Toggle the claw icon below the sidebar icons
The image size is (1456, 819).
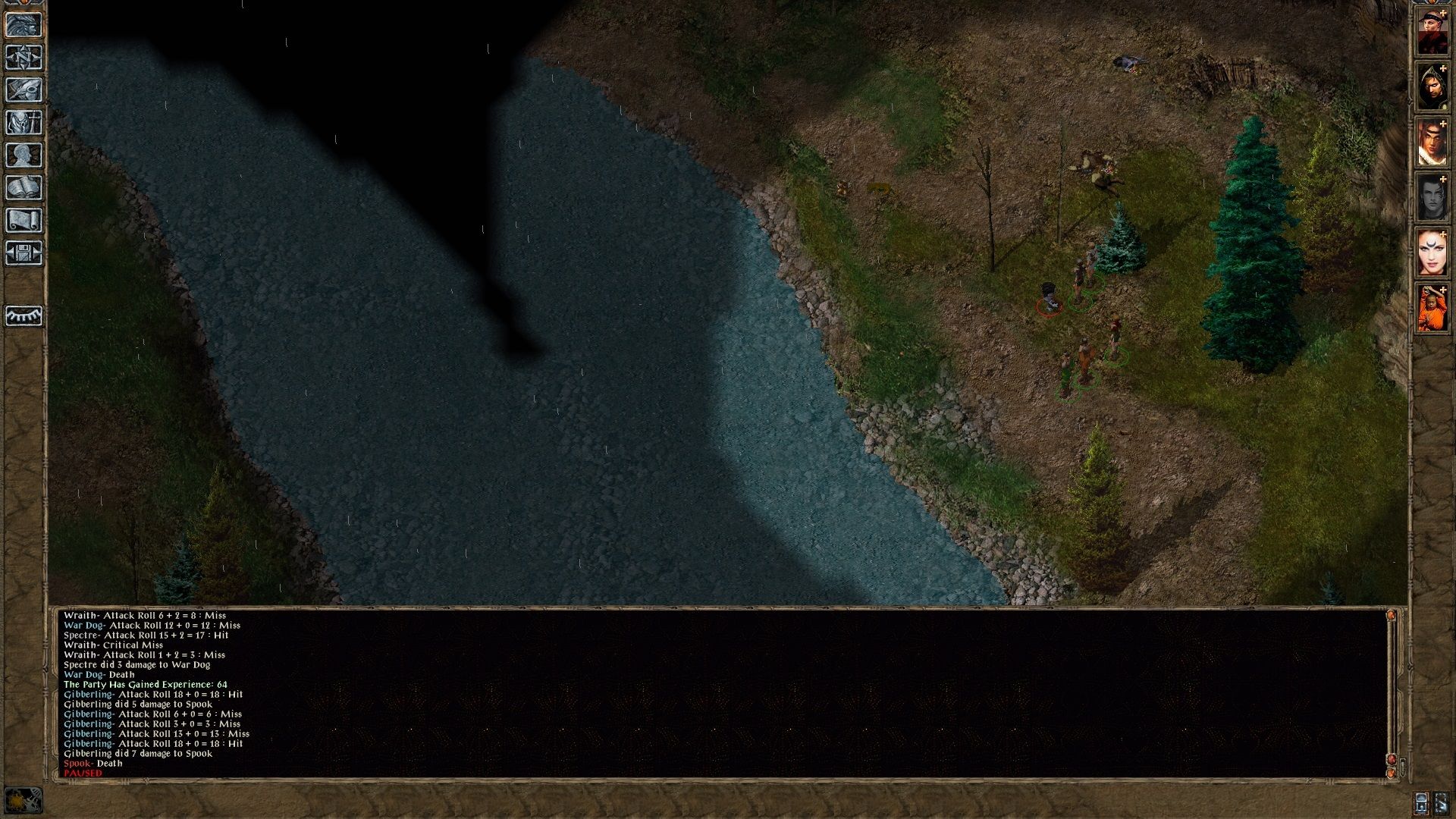[x=25, y=317]
